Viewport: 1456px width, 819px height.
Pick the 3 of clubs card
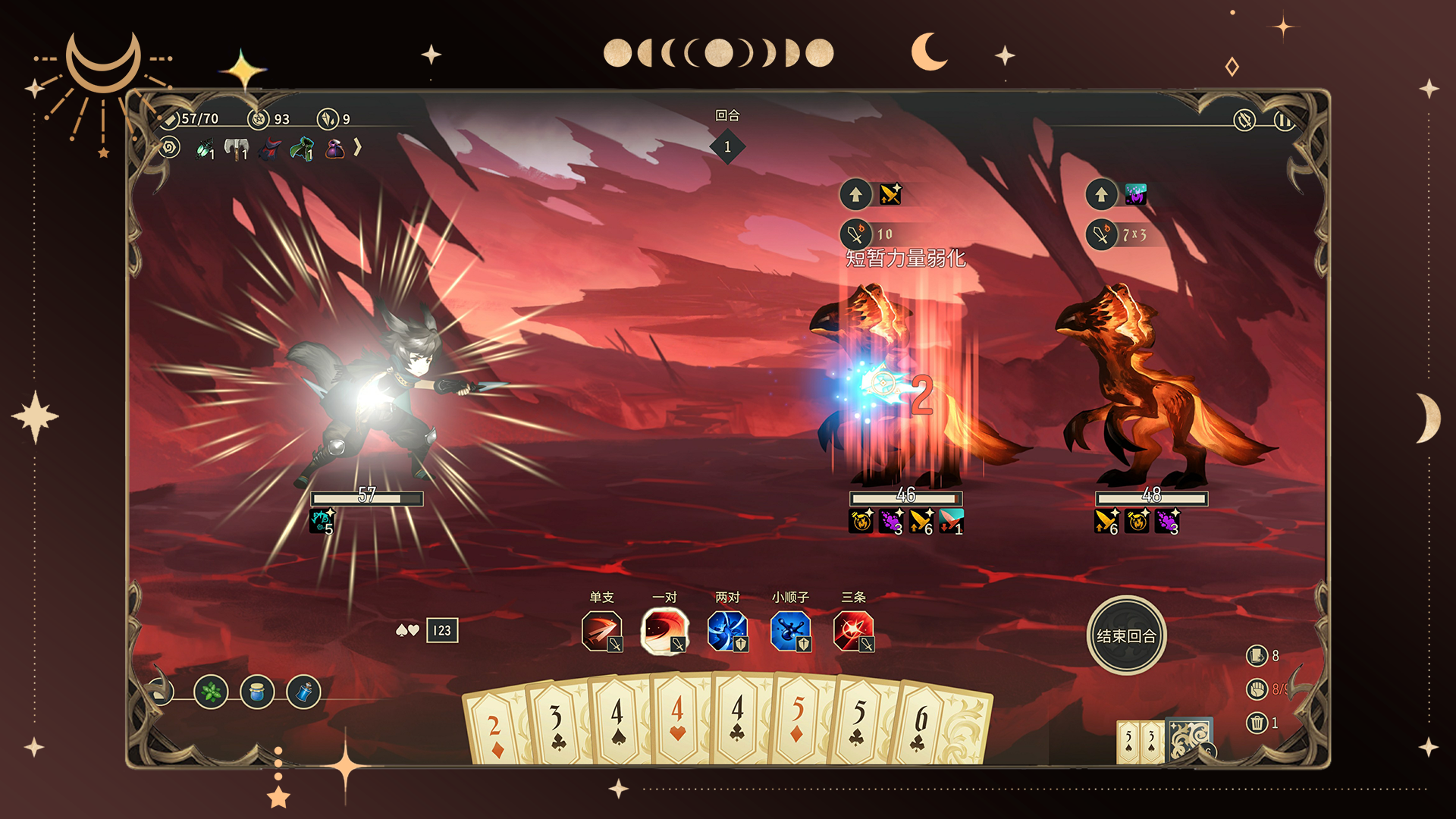pos(557,726)
